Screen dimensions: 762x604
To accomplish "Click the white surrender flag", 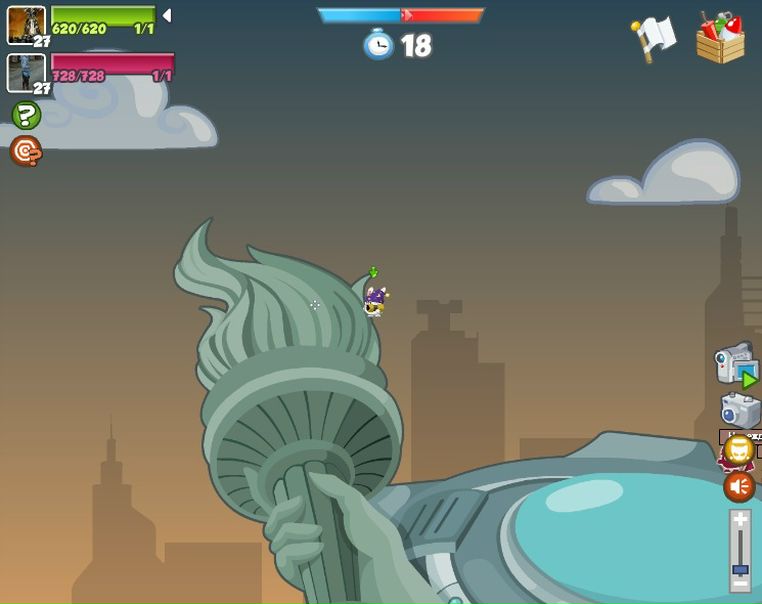I will click(654, 39).
